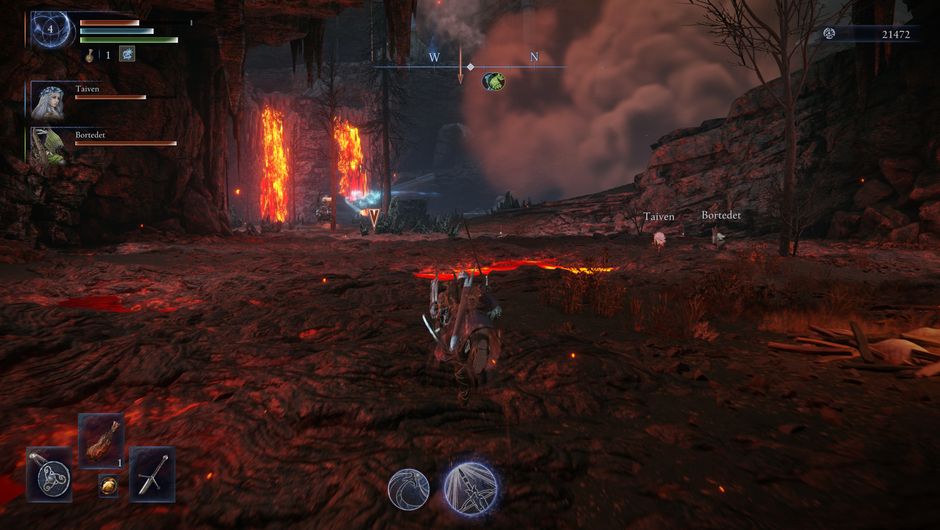Click the green teammate marker on compass
Image resolution: width=940 pixels, height=530 pixels.
pos(493,81)
